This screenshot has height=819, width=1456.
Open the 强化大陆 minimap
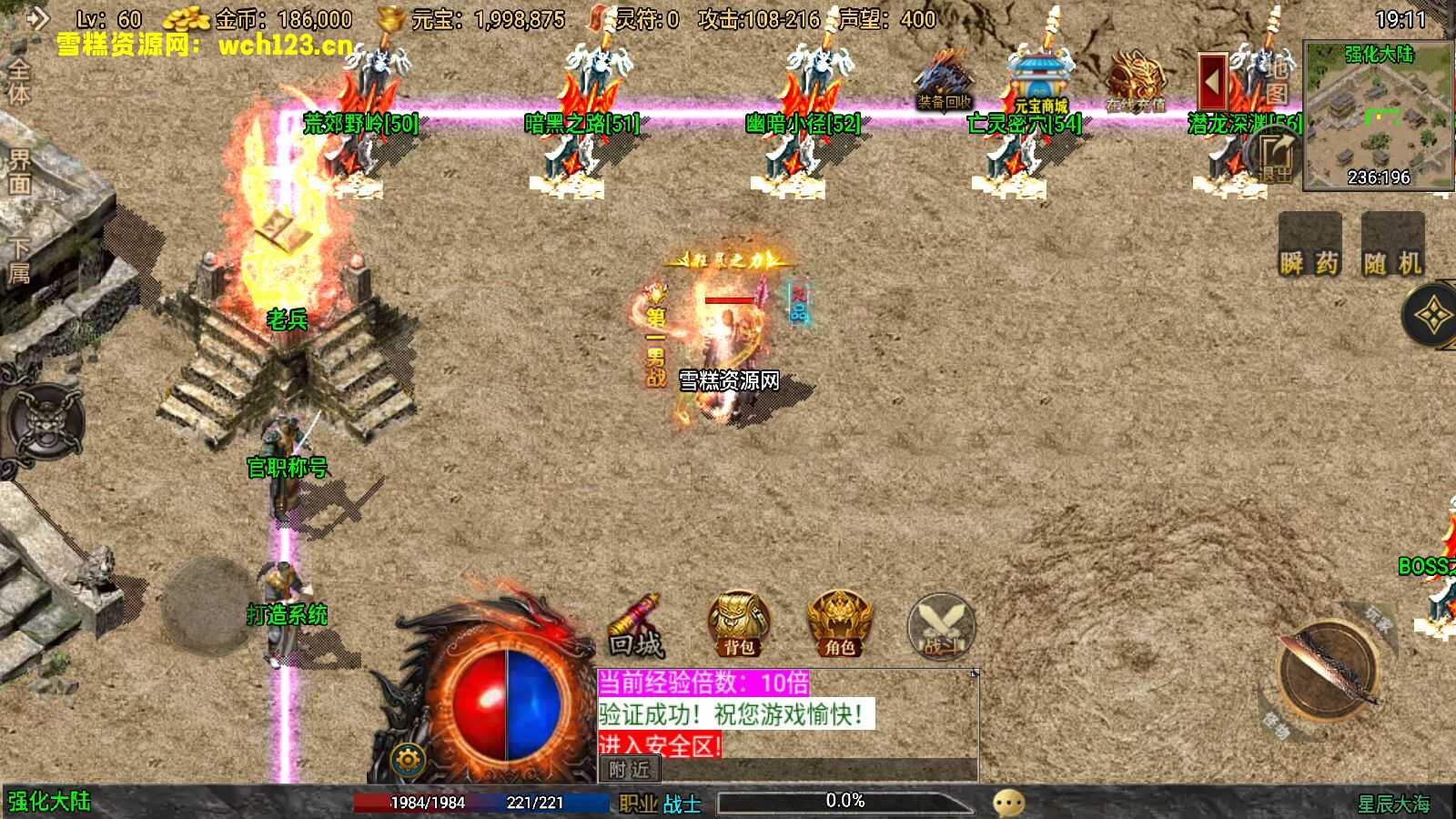coord(1378,115)
